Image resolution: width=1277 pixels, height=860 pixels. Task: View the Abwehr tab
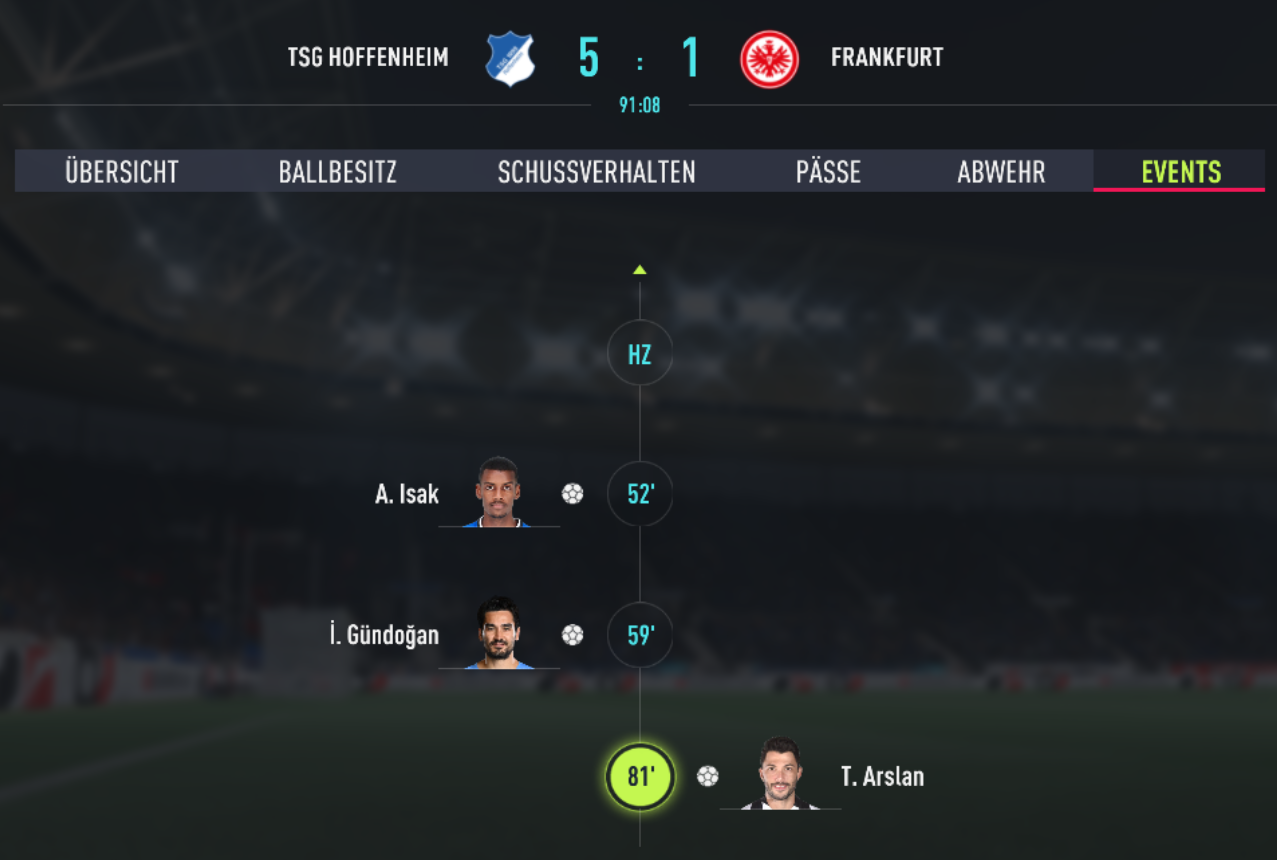pos(1001,172)
